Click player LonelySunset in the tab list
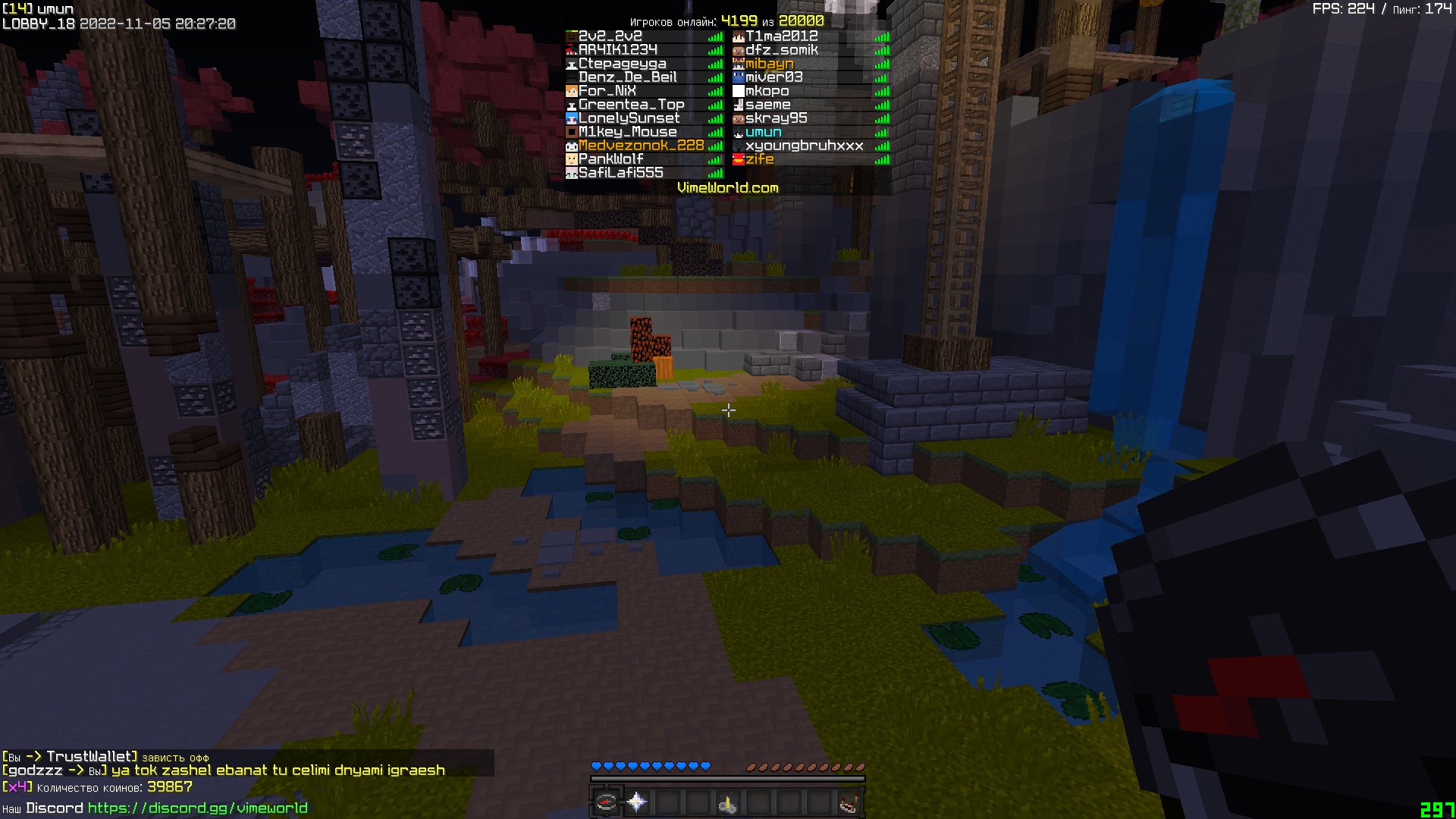 [629, 118]
